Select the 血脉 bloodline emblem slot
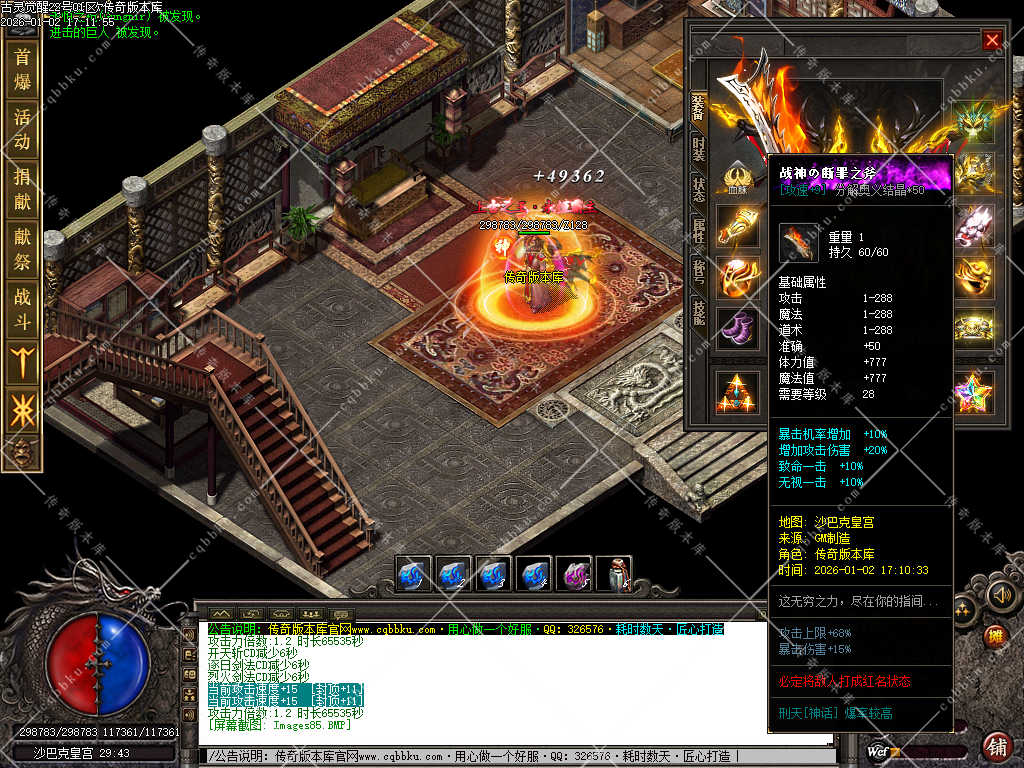 coord(738,177)
